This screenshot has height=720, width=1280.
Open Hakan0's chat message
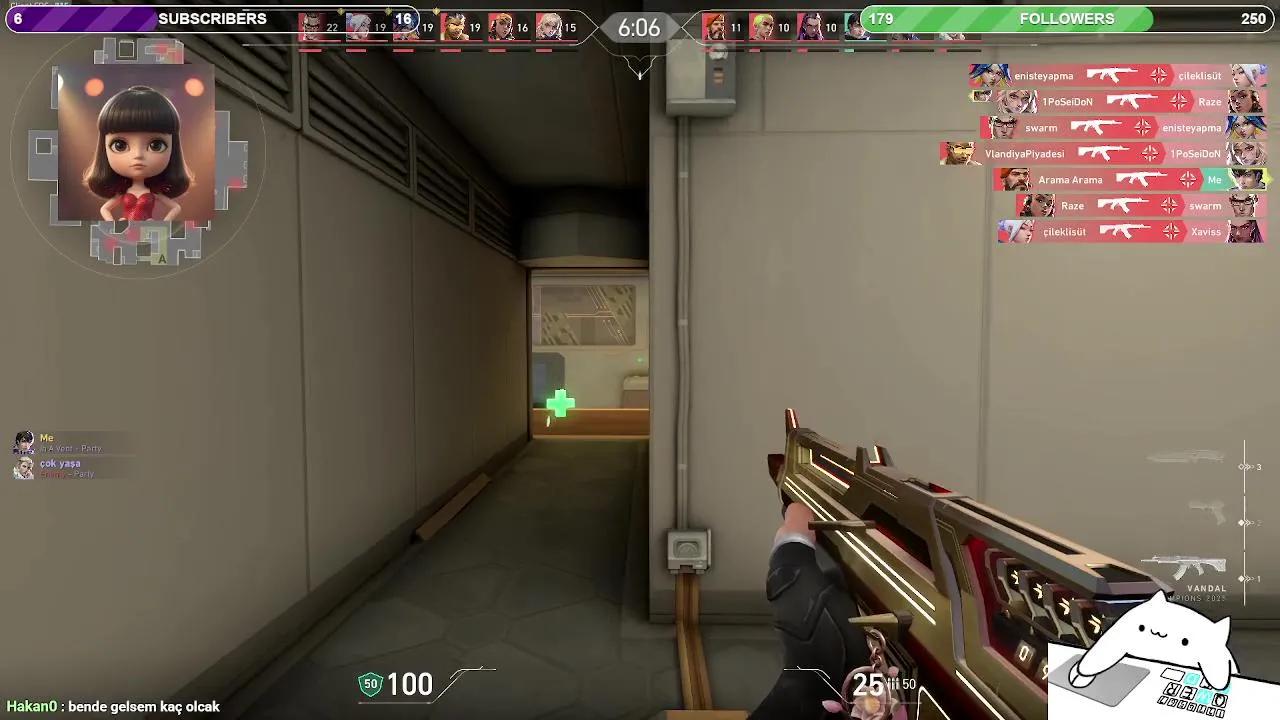(110, 706)
